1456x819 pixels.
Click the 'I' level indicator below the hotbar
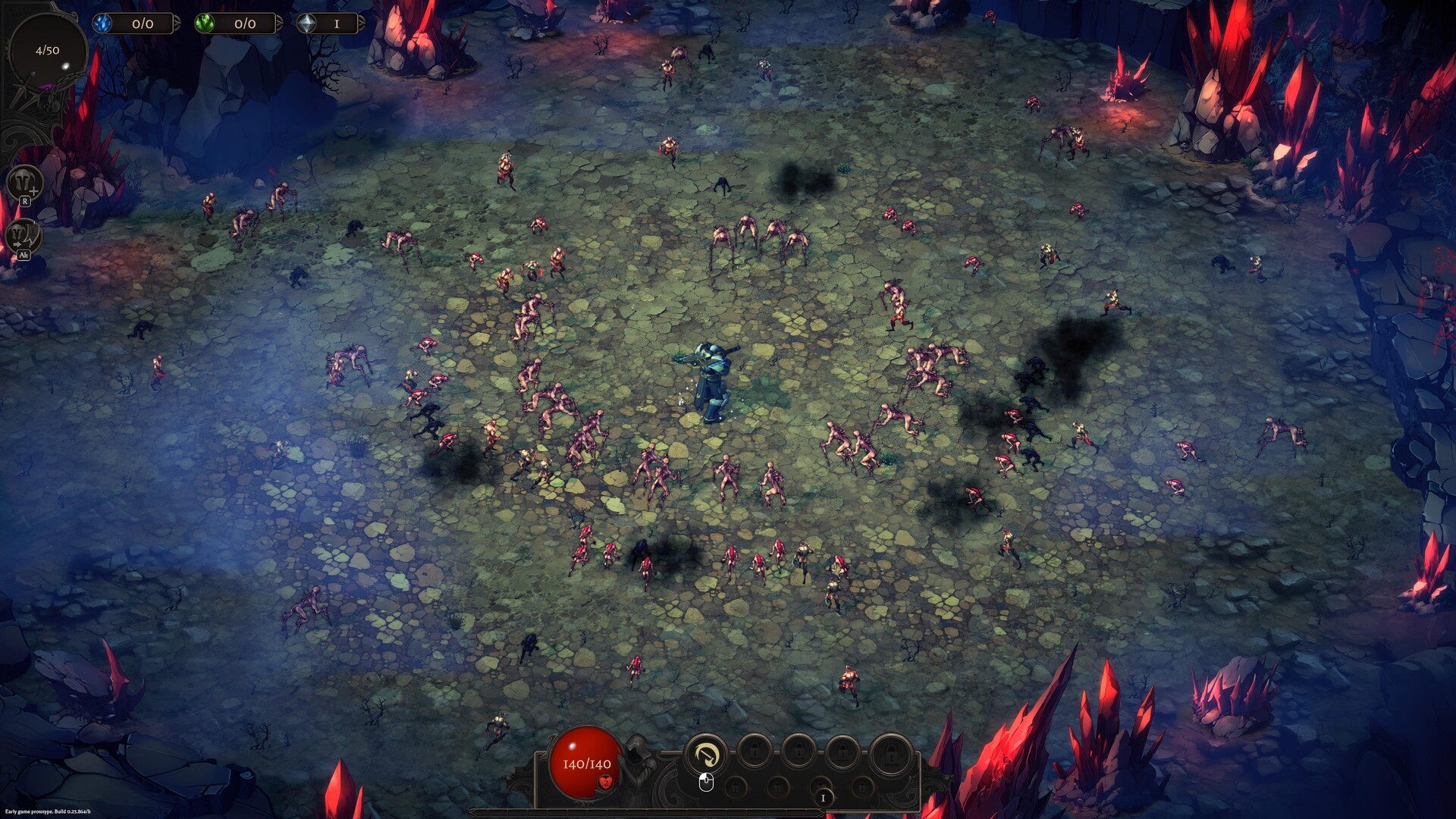tap(823, 799)
